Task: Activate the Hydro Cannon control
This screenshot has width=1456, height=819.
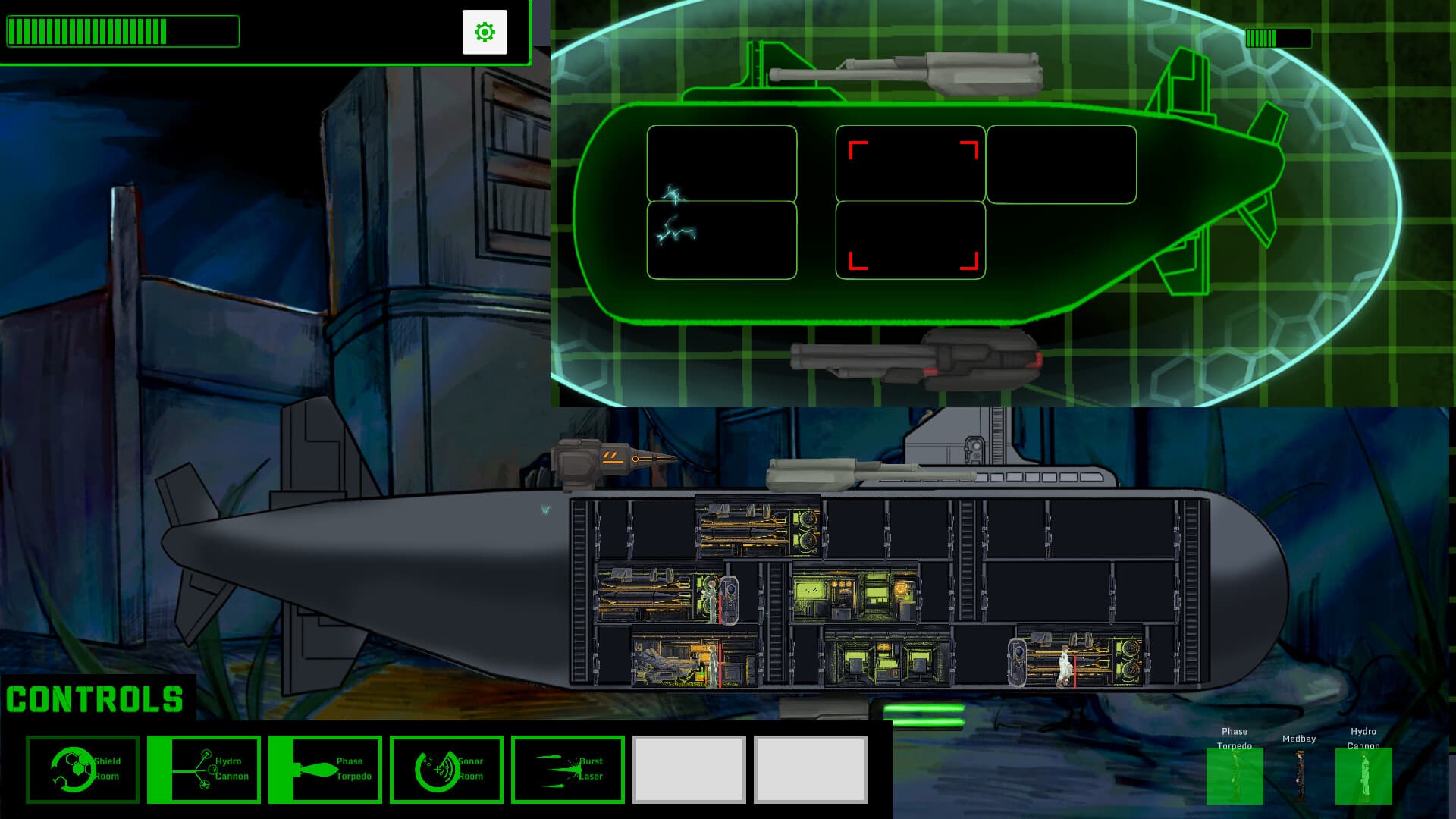Action: pos(205,770)
